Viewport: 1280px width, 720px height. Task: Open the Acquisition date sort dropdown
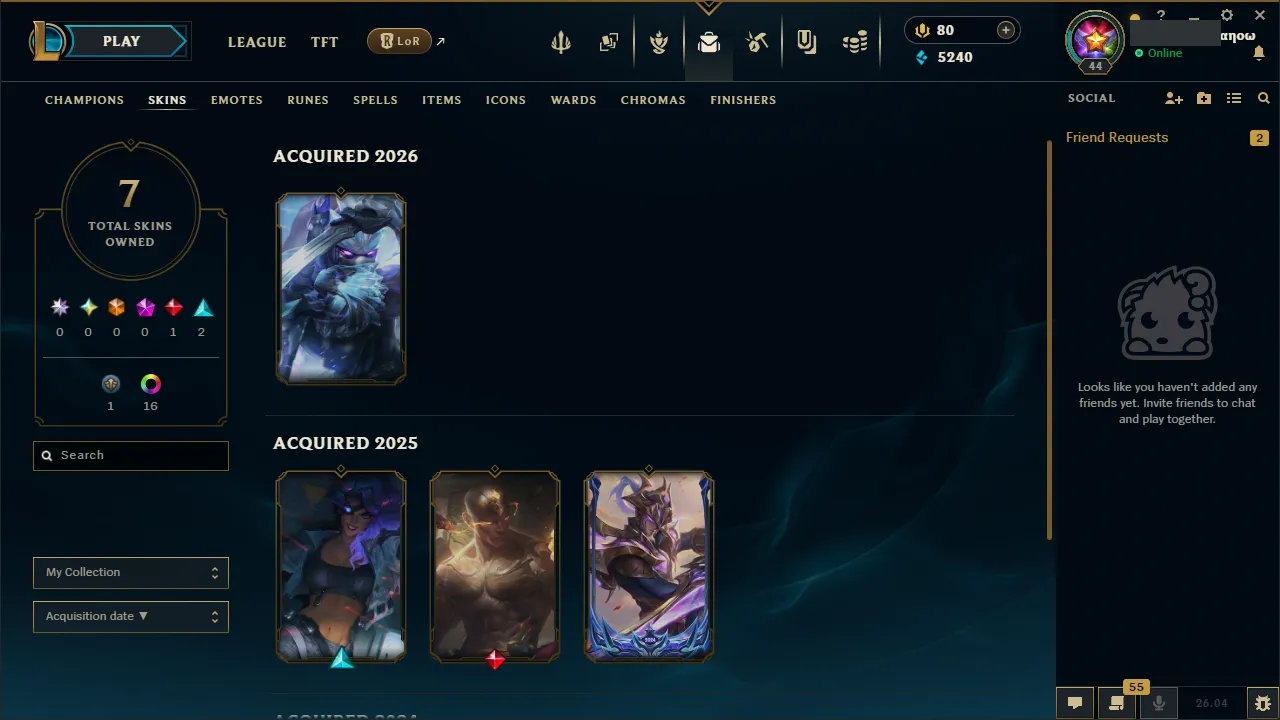click(x=130, y=616)
